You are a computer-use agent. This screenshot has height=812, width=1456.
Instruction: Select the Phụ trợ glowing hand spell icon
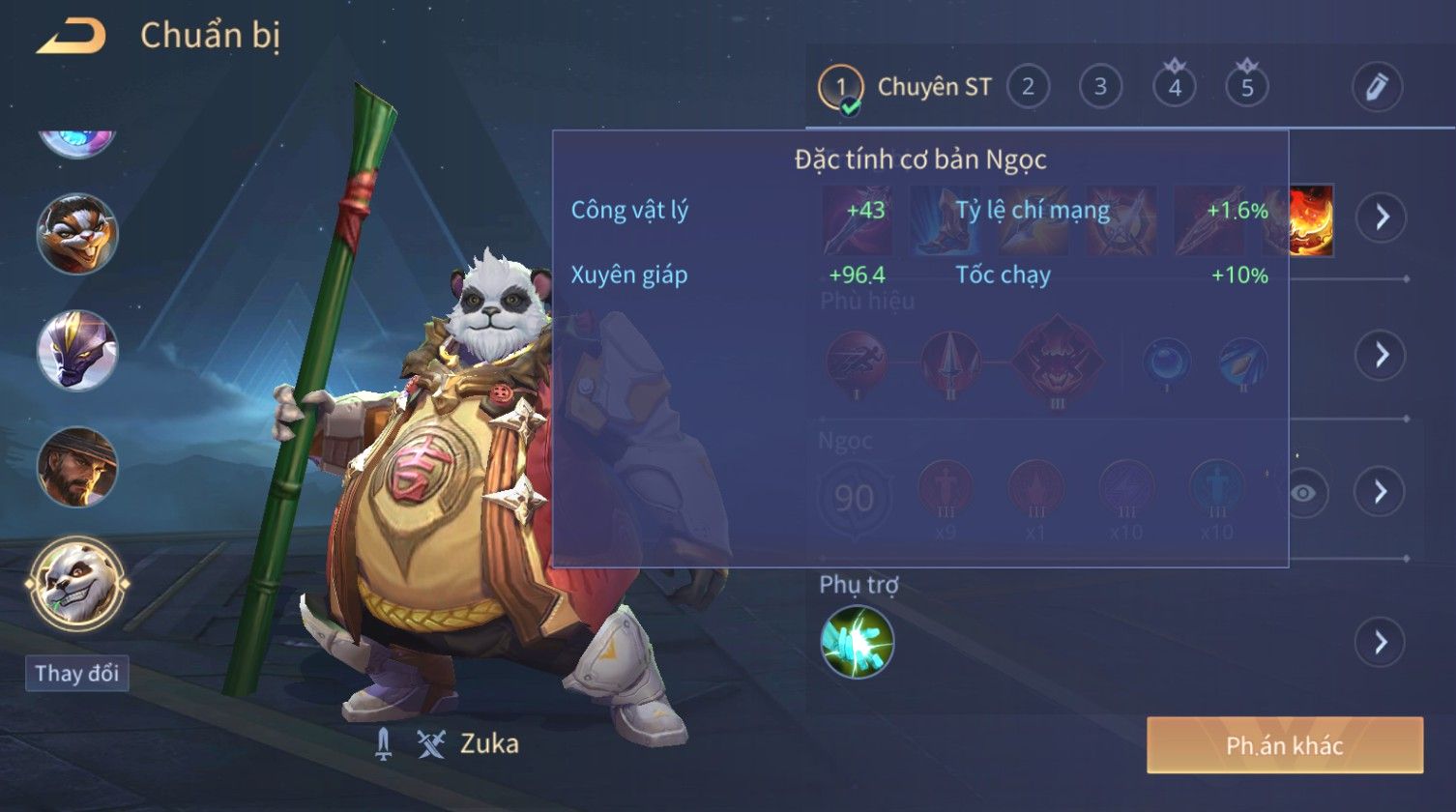click(x=857, y=642)
